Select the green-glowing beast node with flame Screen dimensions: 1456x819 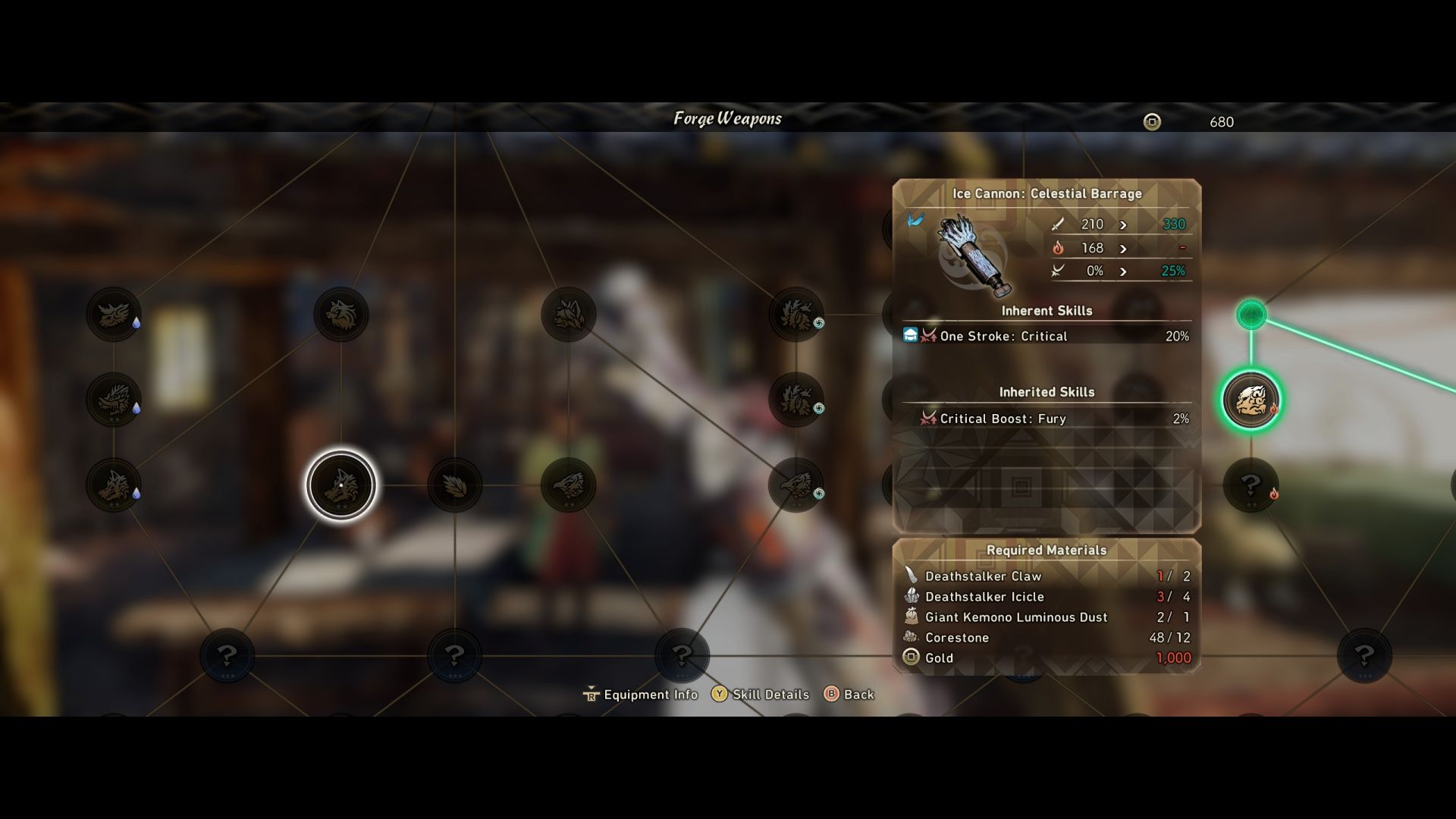(x=1251, y=400)
